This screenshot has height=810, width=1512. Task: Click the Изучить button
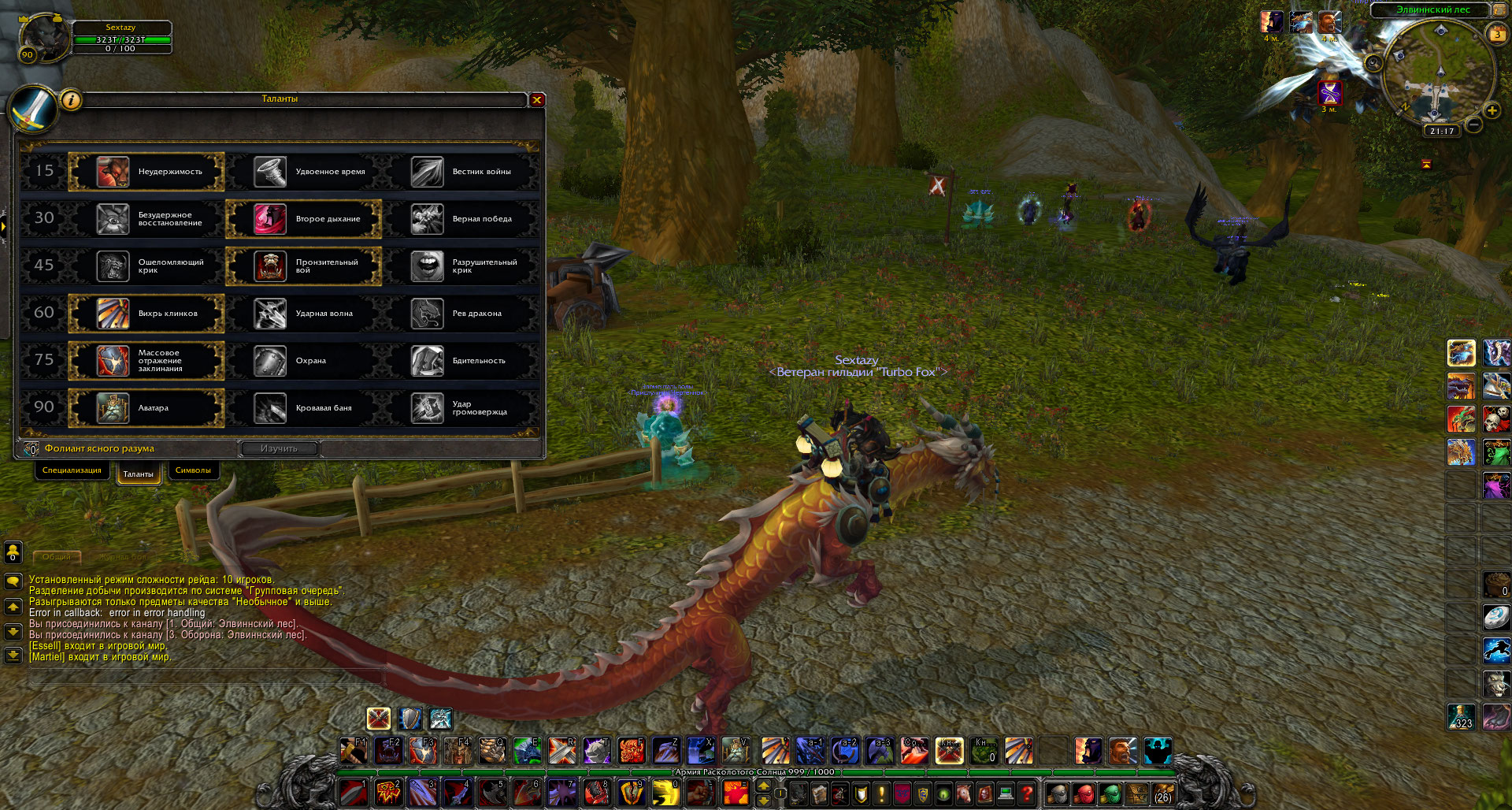[x=279, y=448]
